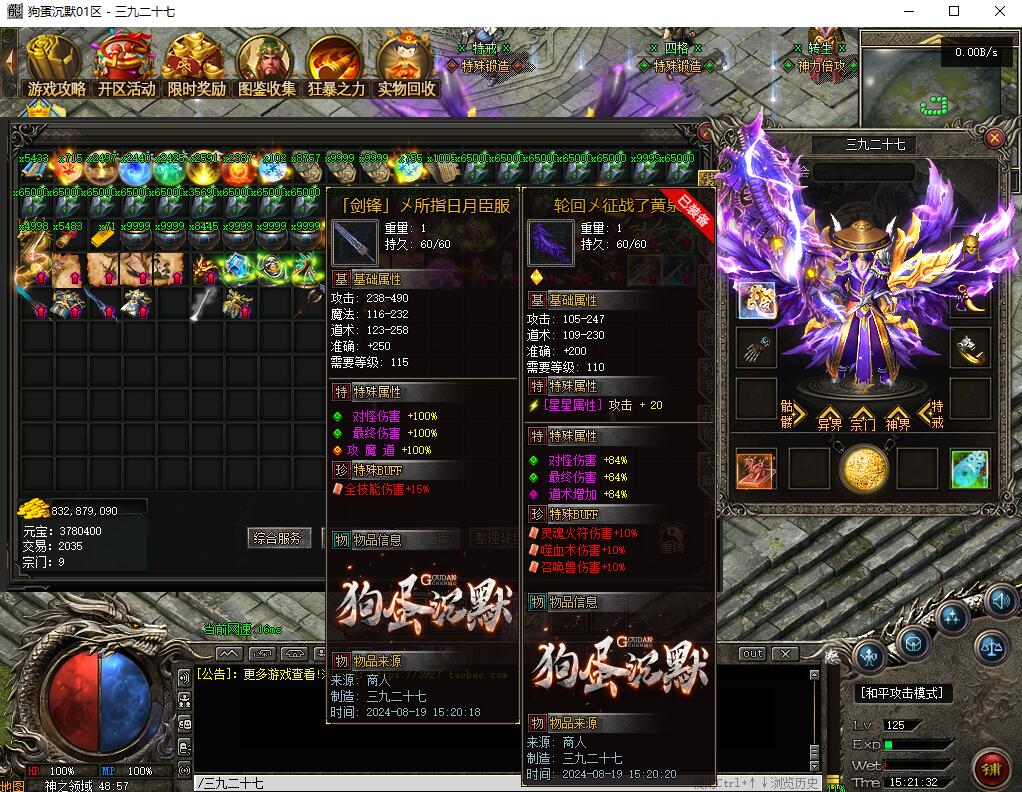Switch to the 神界 equipment tab
This screenshot has height=792, width=1022.
898,420
